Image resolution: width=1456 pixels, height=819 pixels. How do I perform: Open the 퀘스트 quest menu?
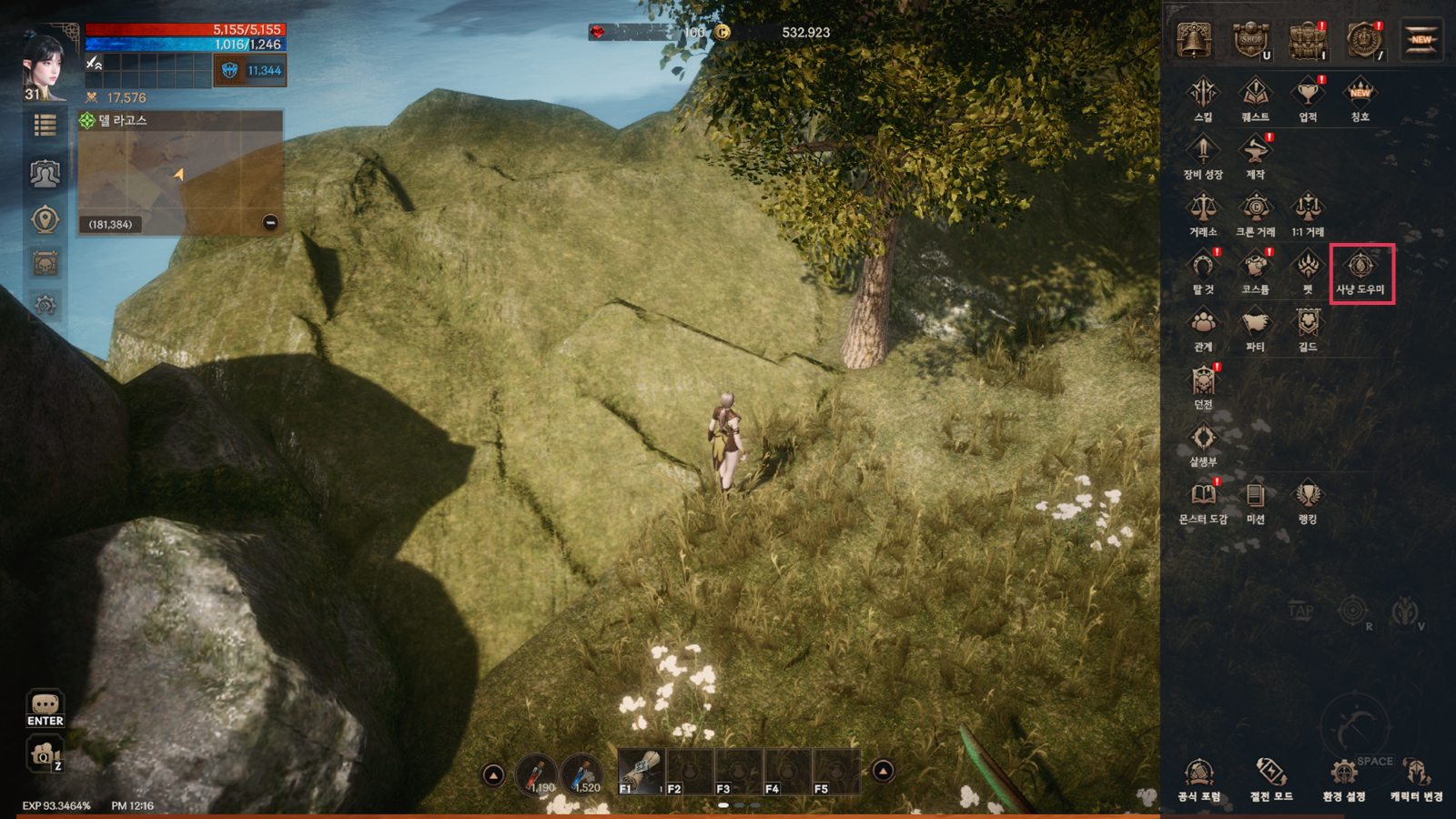coord(1255,98)
